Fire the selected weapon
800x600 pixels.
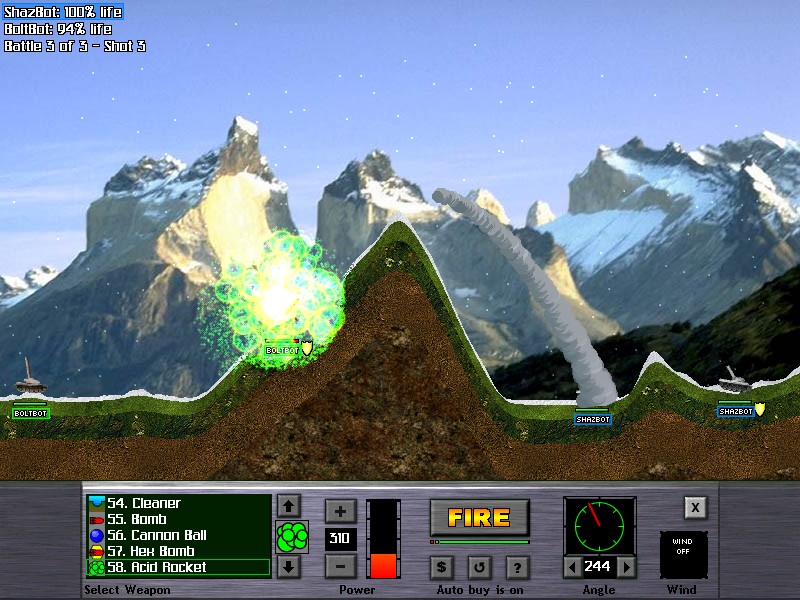[x=479, y=517]
